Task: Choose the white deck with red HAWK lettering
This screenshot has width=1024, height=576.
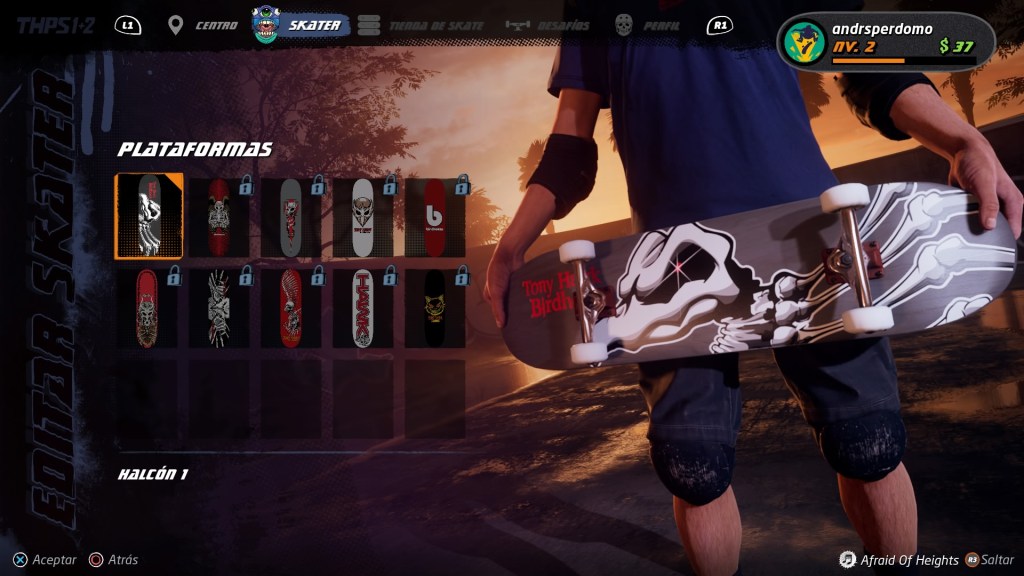Action: (x=363, y=307)
